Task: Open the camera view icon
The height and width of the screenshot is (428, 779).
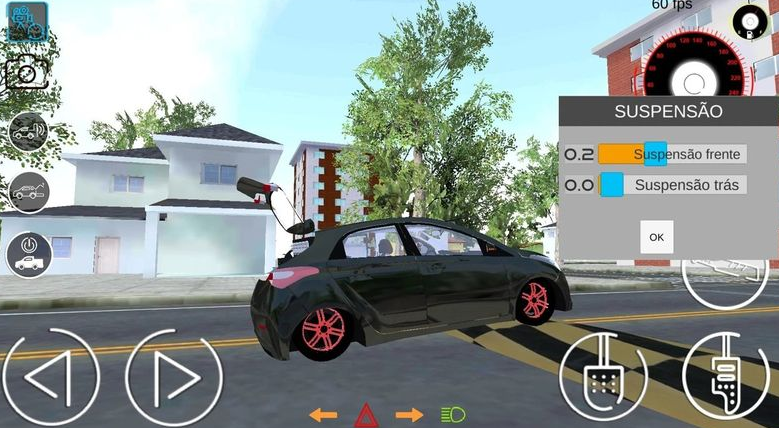Action: [26, 74]
